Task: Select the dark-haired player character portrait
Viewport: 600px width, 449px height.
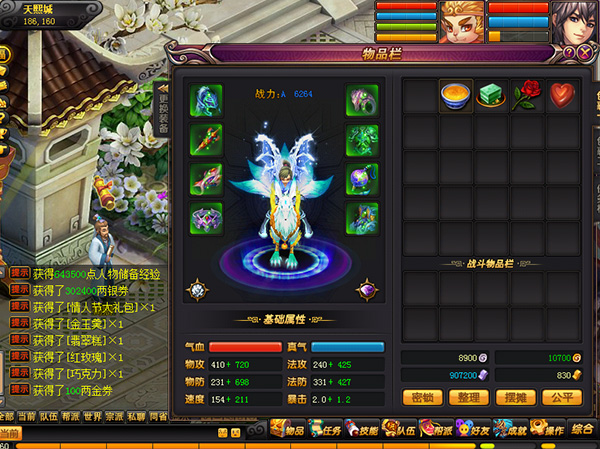Action: click(572, 22)
